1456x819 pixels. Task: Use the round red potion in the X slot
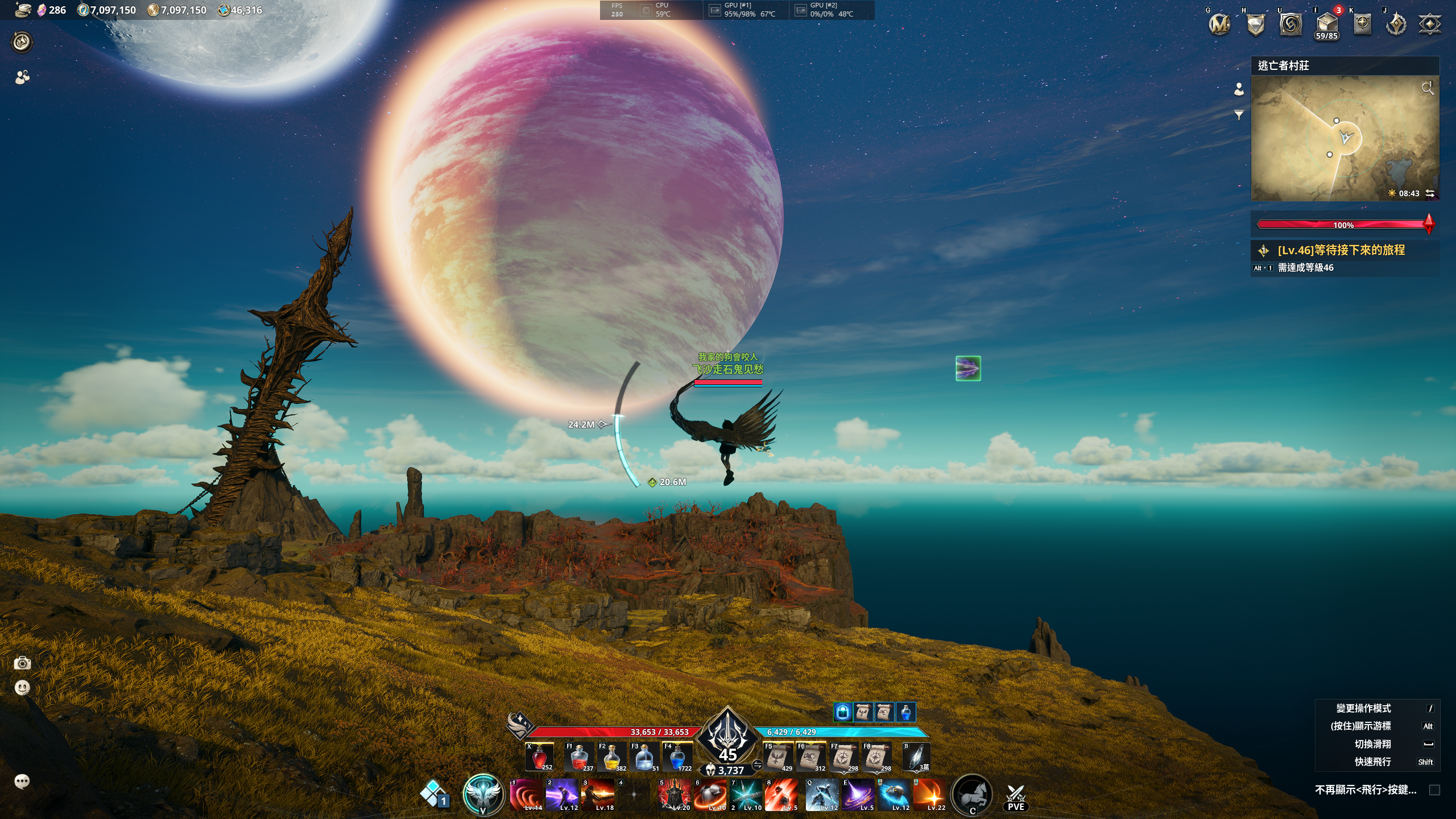pos(539,758)
